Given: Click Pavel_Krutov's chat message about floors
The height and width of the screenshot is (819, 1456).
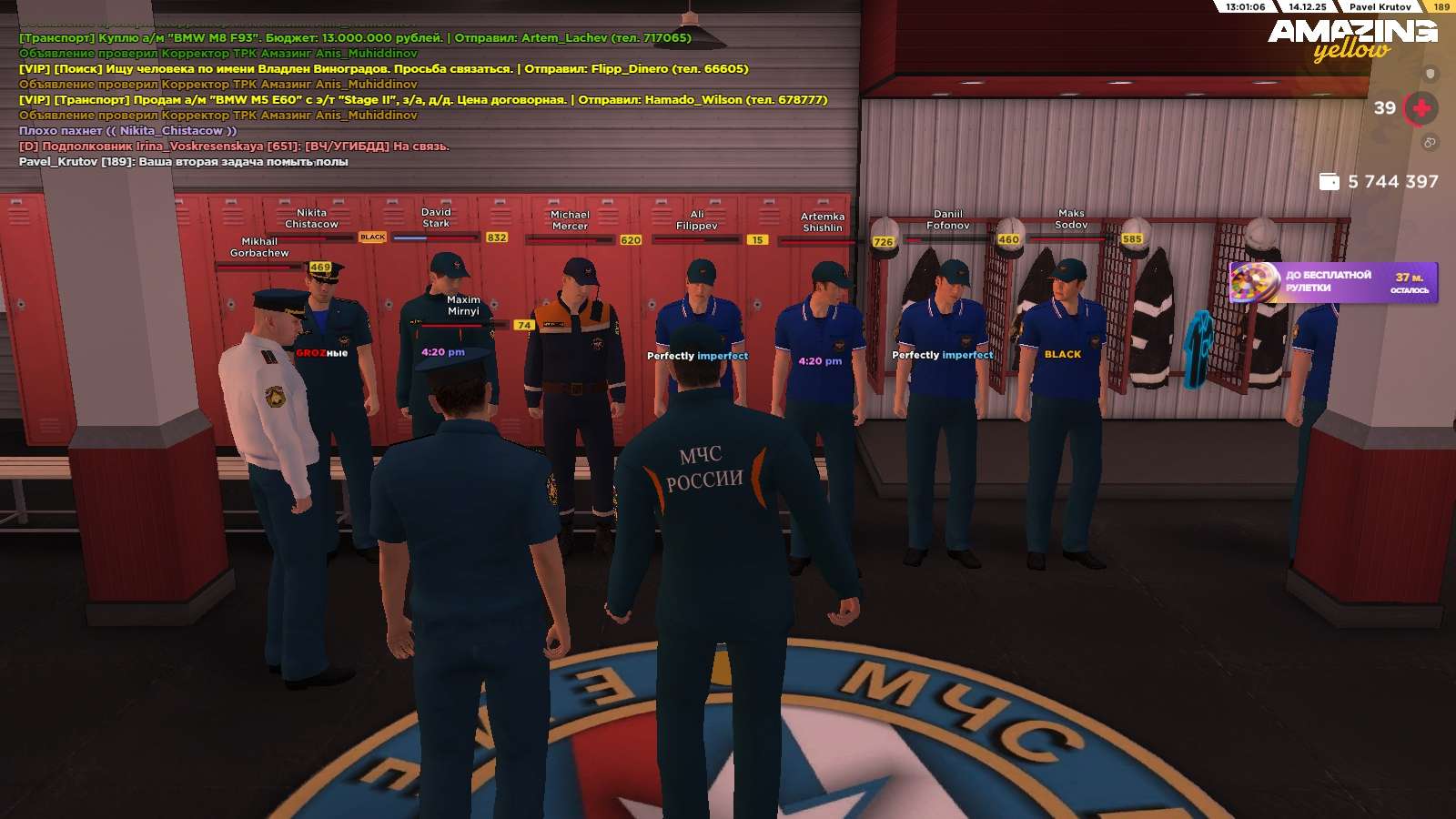Looking at the screenshot, I should [184, 162].
